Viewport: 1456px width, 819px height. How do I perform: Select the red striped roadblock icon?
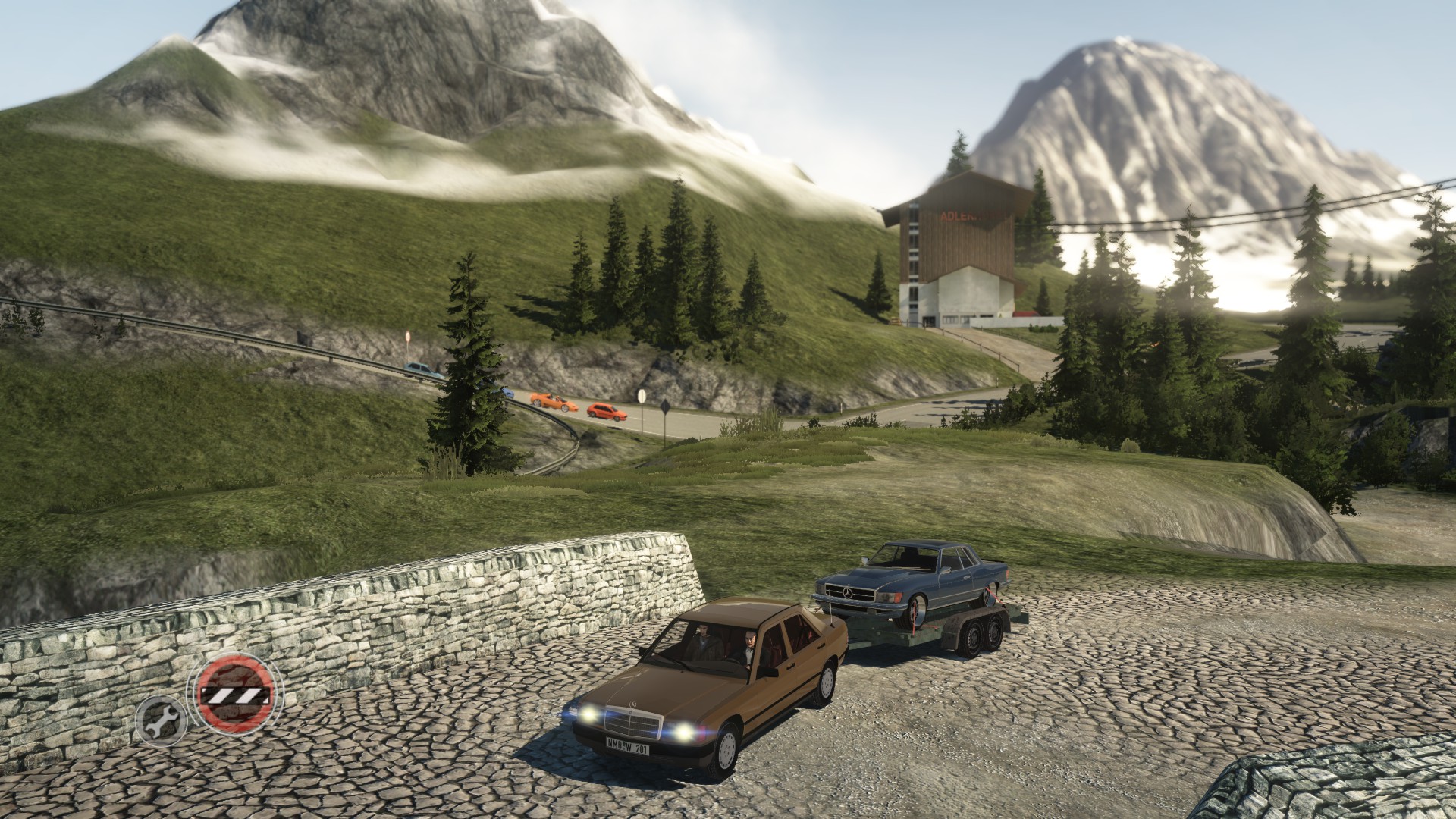click(234, 692)
